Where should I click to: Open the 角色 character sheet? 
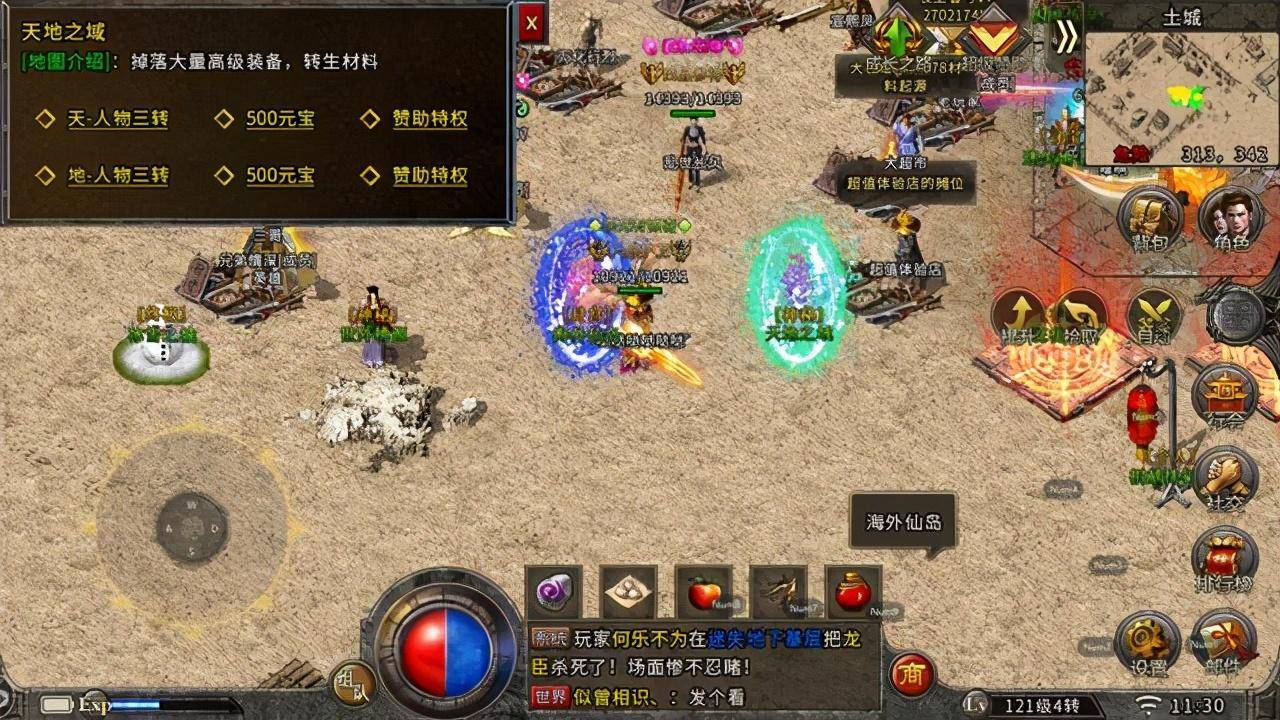[1229, 218]
